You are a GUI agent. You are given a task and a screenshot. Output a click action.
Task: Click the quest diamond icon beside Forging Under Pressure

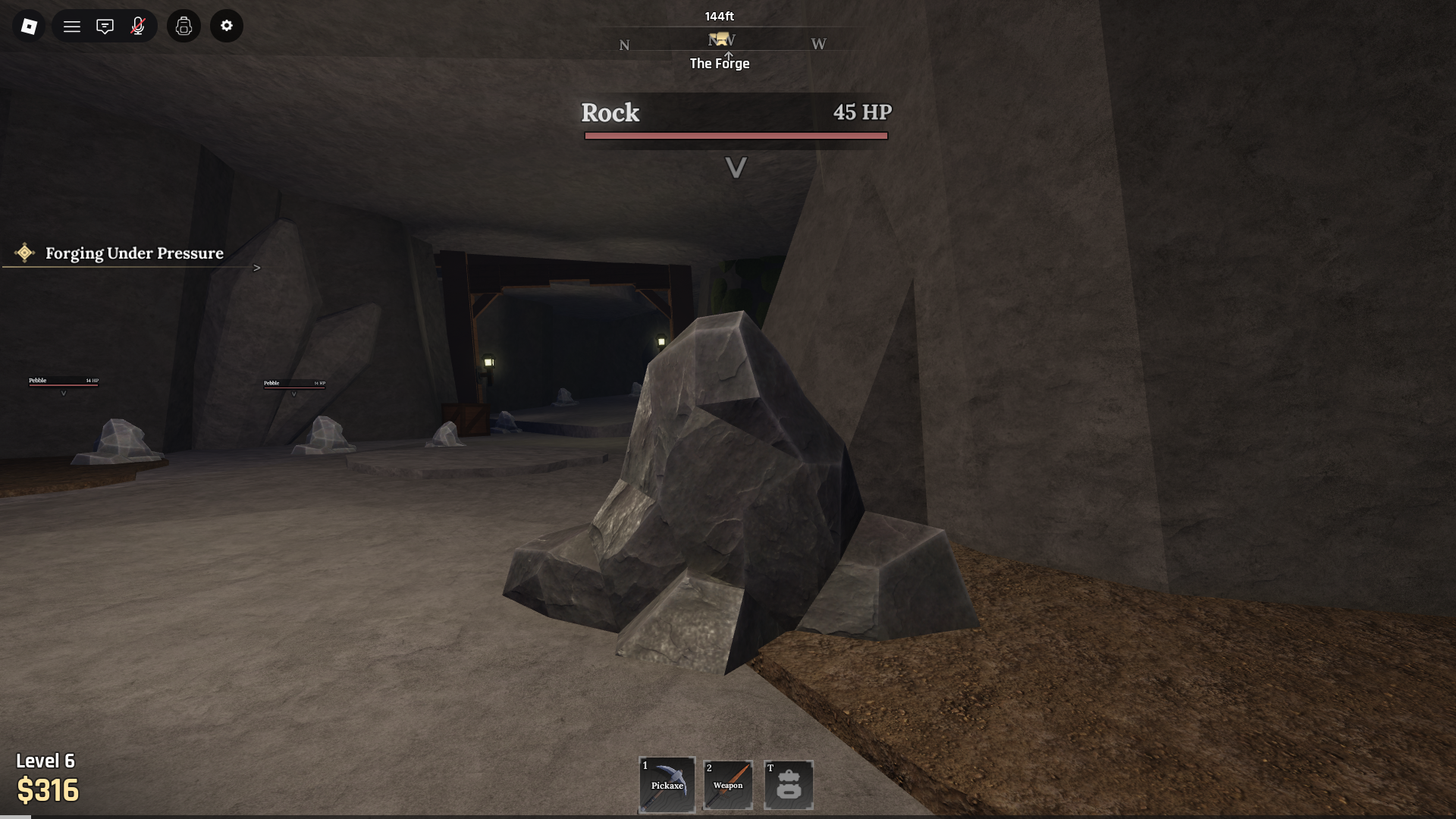[25, 253]
